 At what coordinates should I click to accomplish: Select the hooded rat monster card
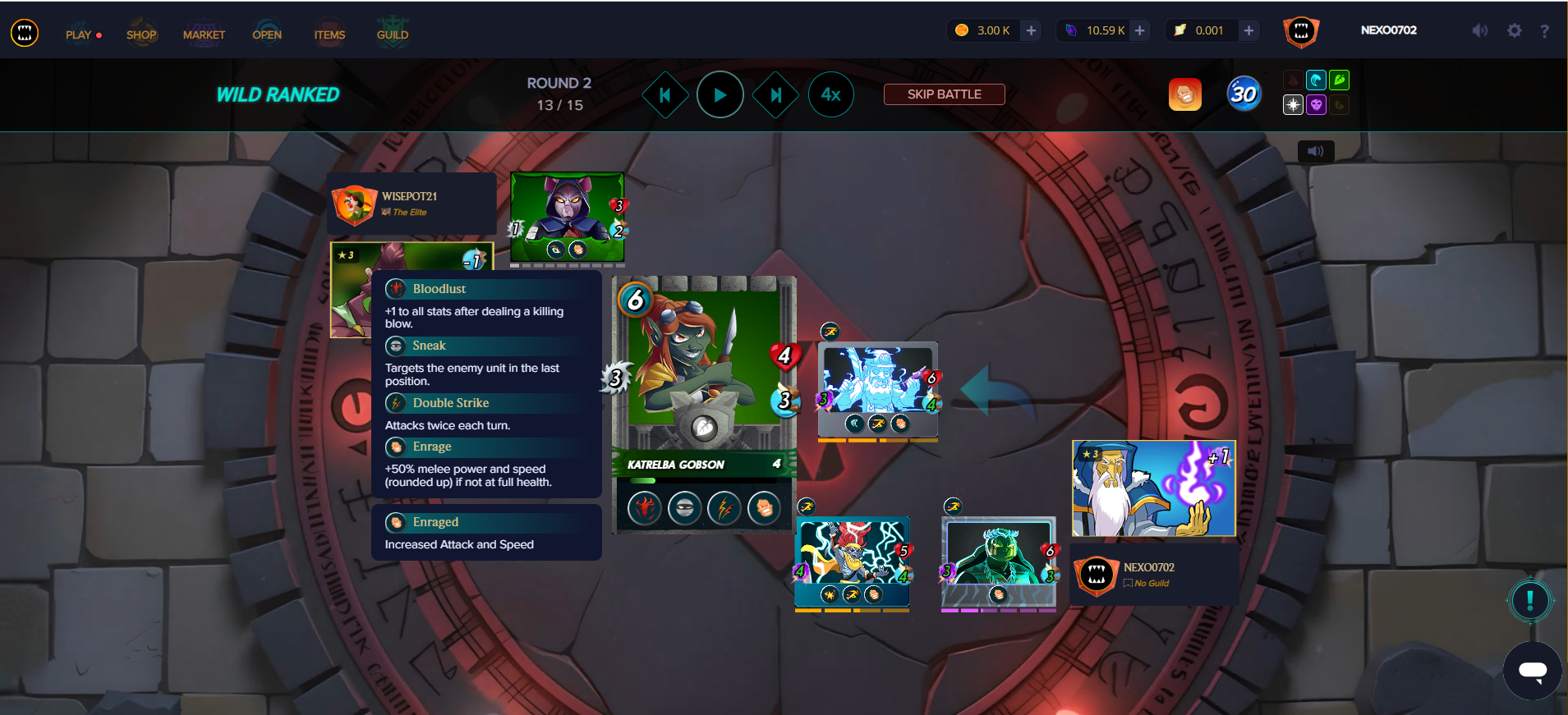click(x=567, y=216)
